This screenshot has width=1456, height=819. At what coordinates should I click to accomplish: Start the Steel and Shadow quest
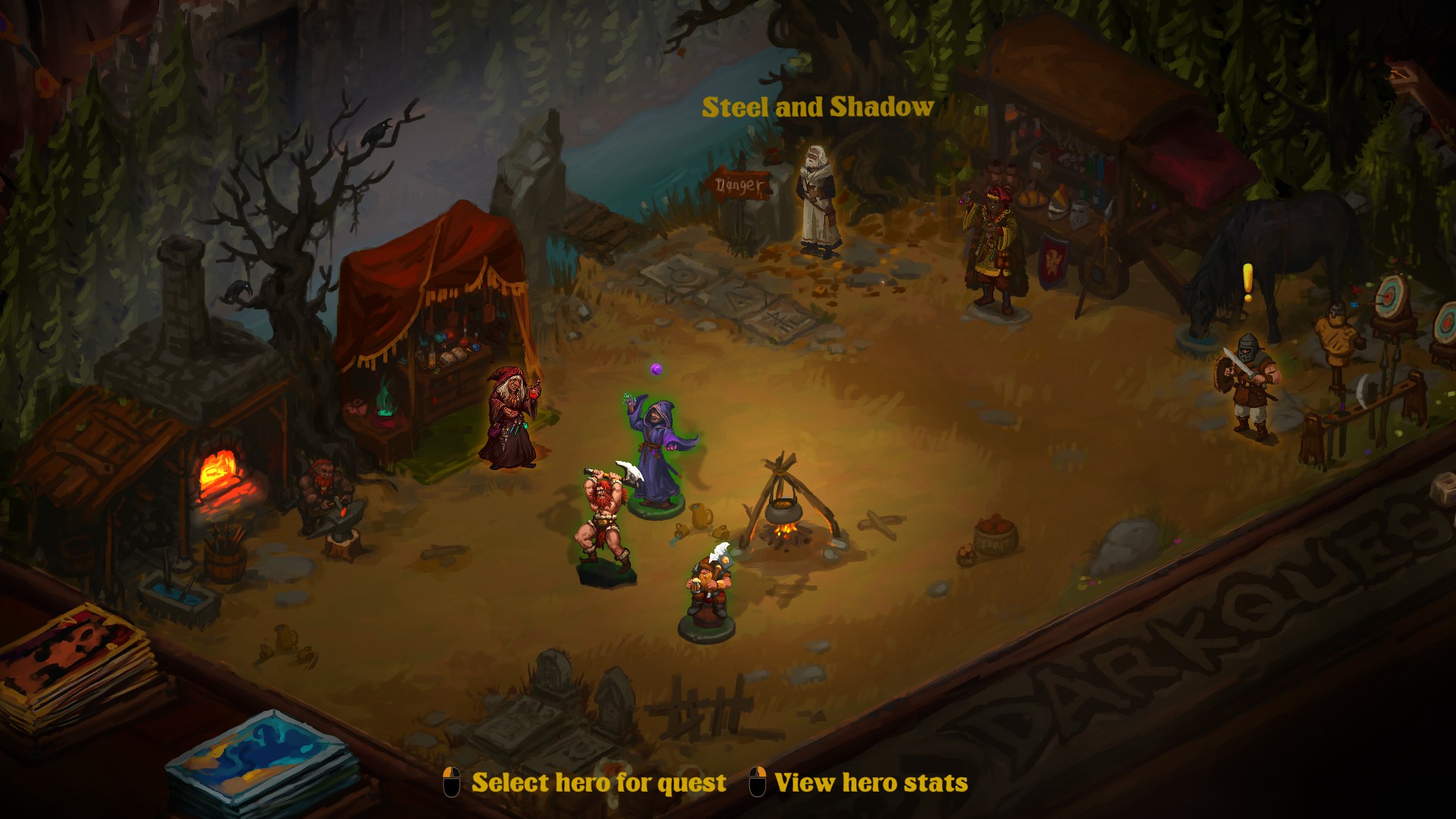(x=817, y=108)
